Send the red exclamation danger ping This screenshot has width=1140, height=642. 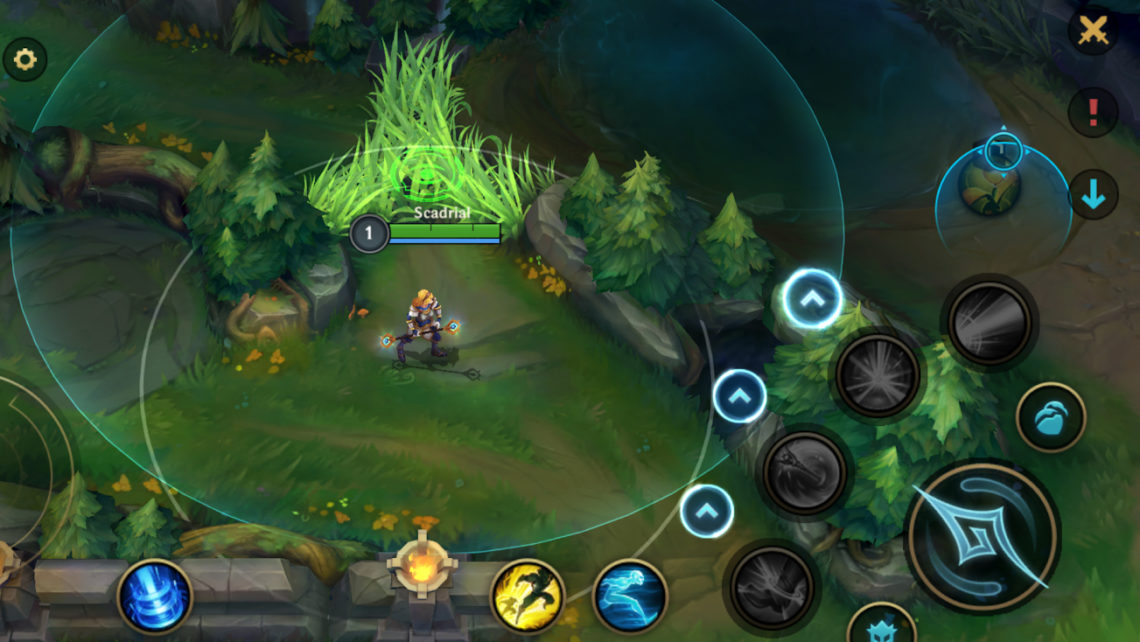pos(1093,112)
